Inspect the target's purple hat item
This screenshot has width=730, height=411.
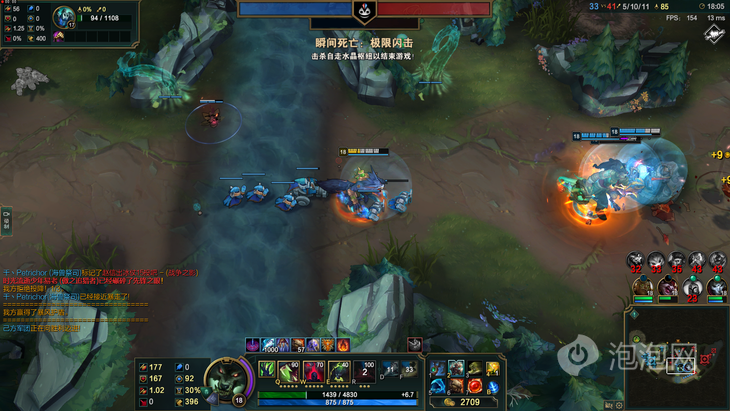tap(59, 36)
